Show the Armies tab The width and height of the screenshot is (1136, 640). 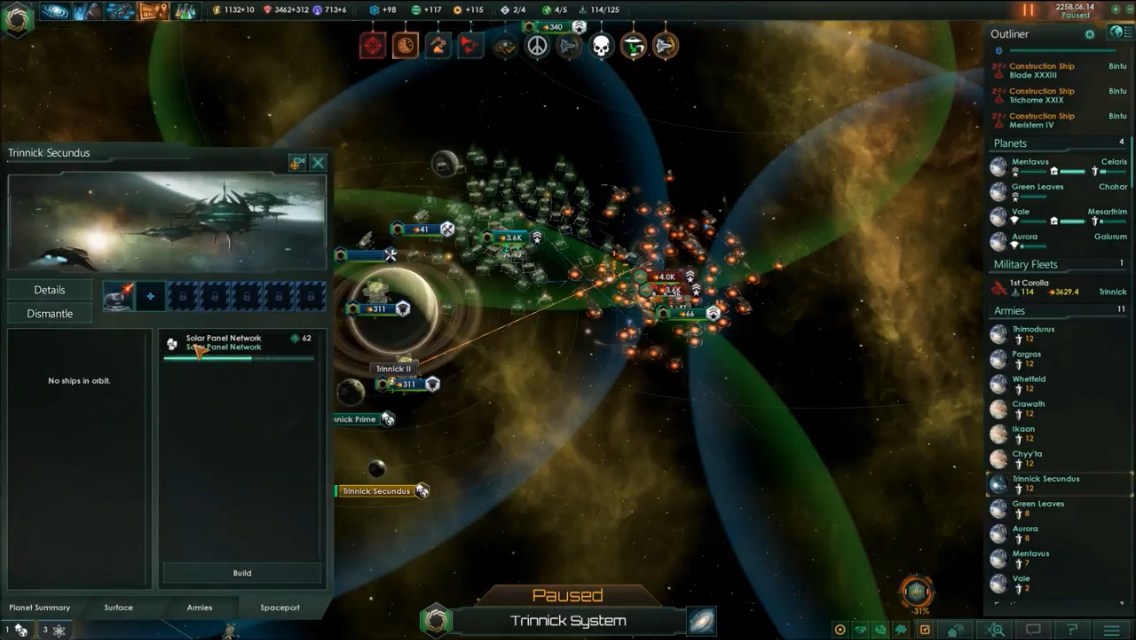(x=199, y=607)
